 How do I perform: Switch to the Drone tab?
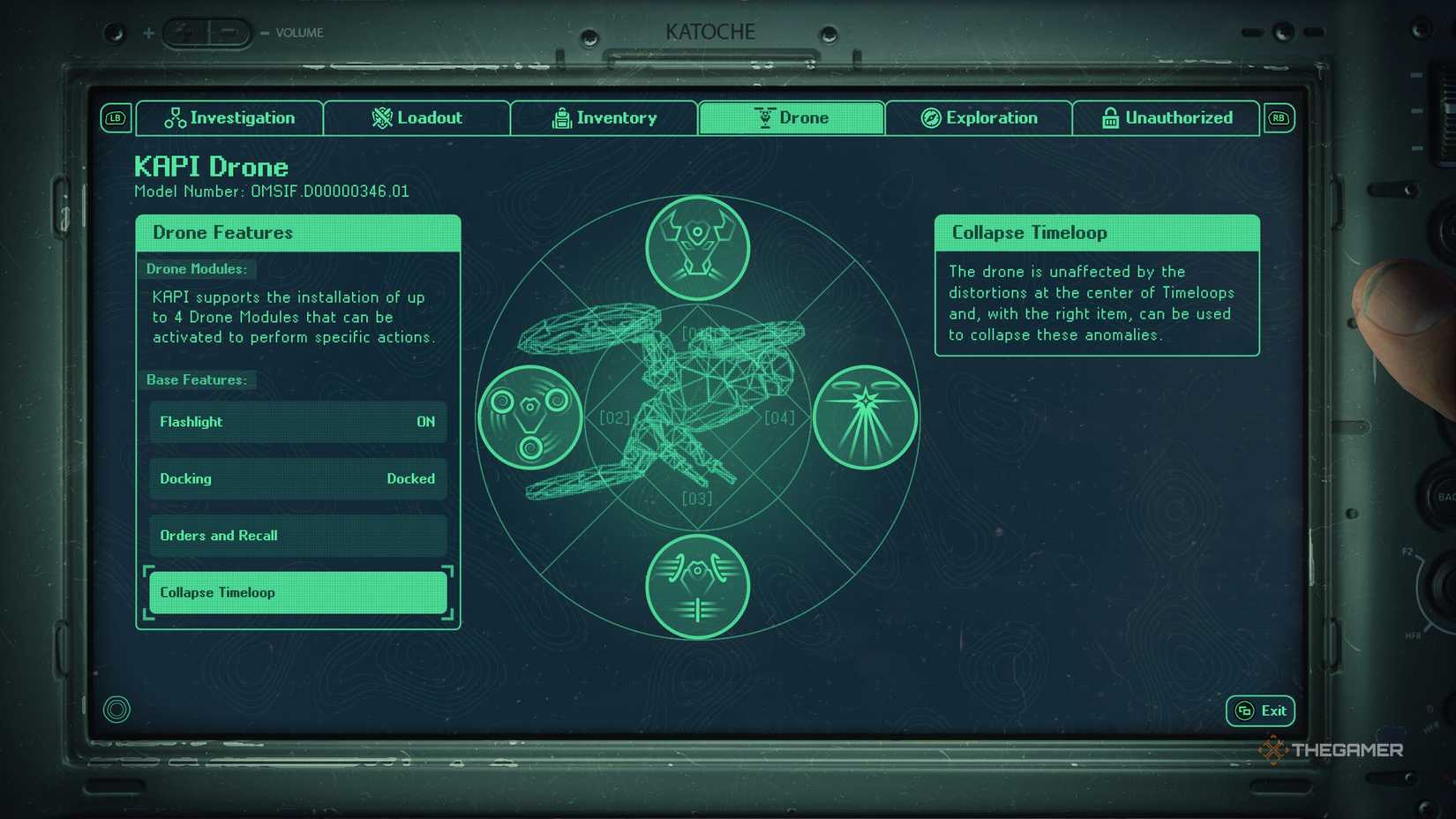point(790,117)
